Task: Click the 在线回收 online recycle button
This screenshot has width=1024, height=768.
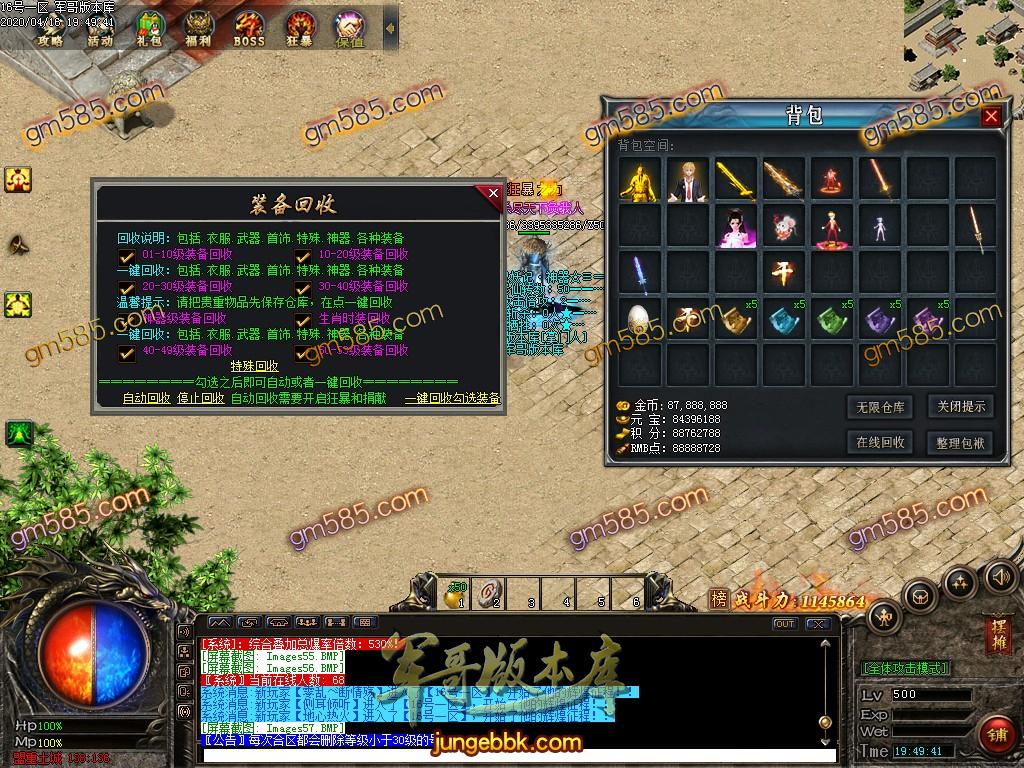Action: click(x=880, y=442)
